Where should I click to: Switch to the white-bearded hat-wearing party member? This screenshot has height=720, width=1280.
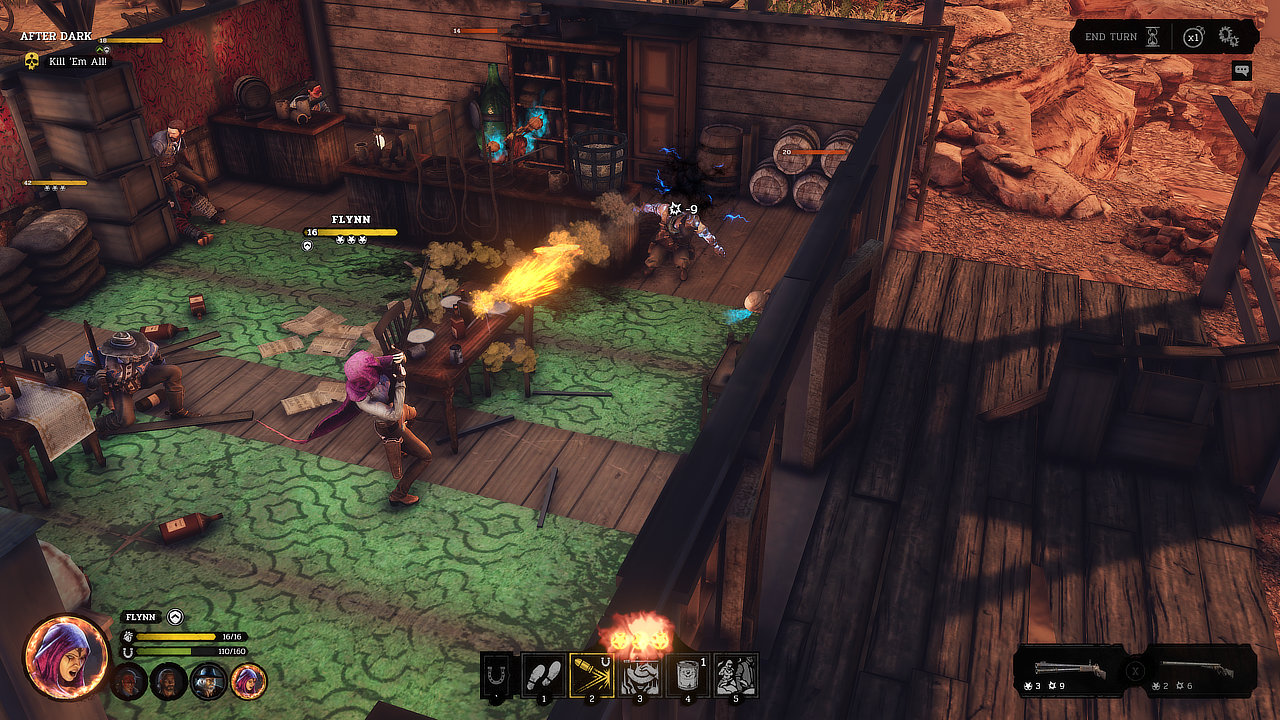(x=208, y=681)
